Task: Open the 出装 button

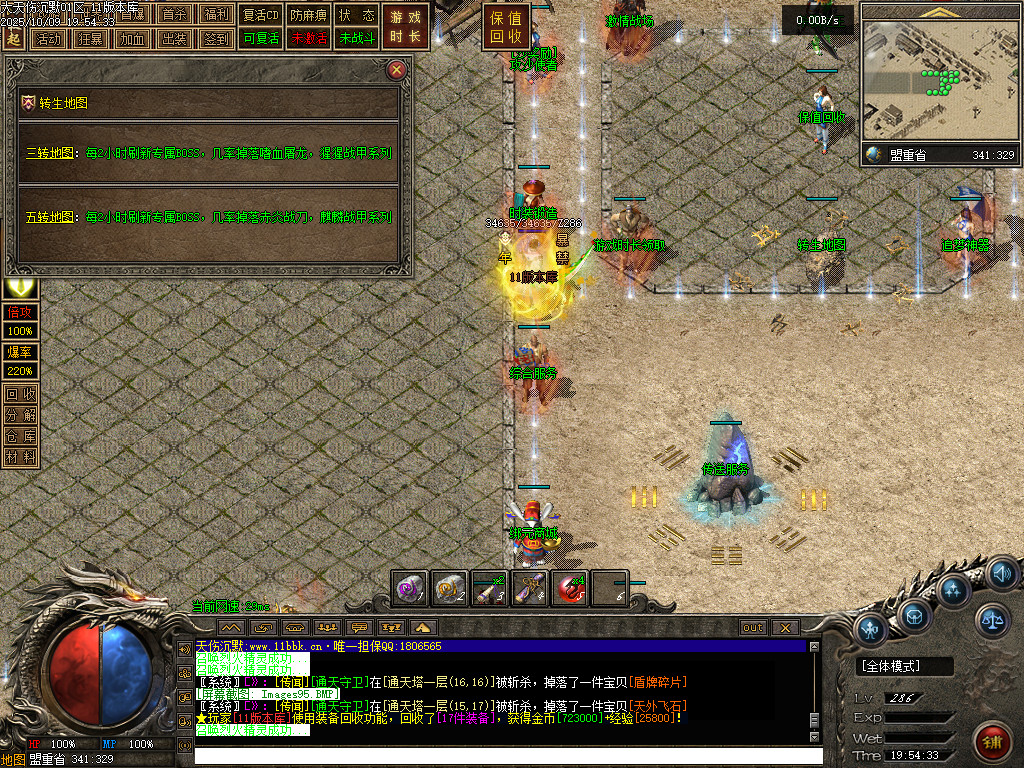Action: point(174,39)
